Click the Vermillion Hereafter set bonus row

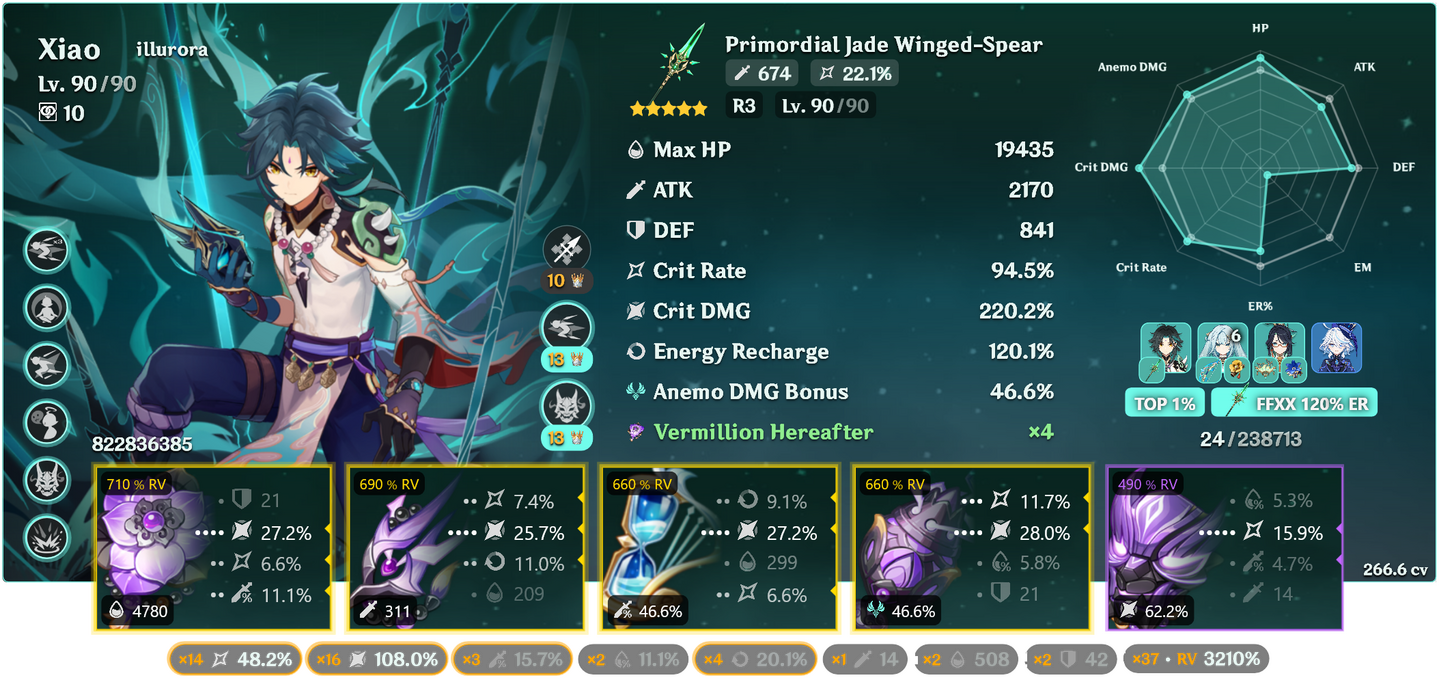(838, 432)
